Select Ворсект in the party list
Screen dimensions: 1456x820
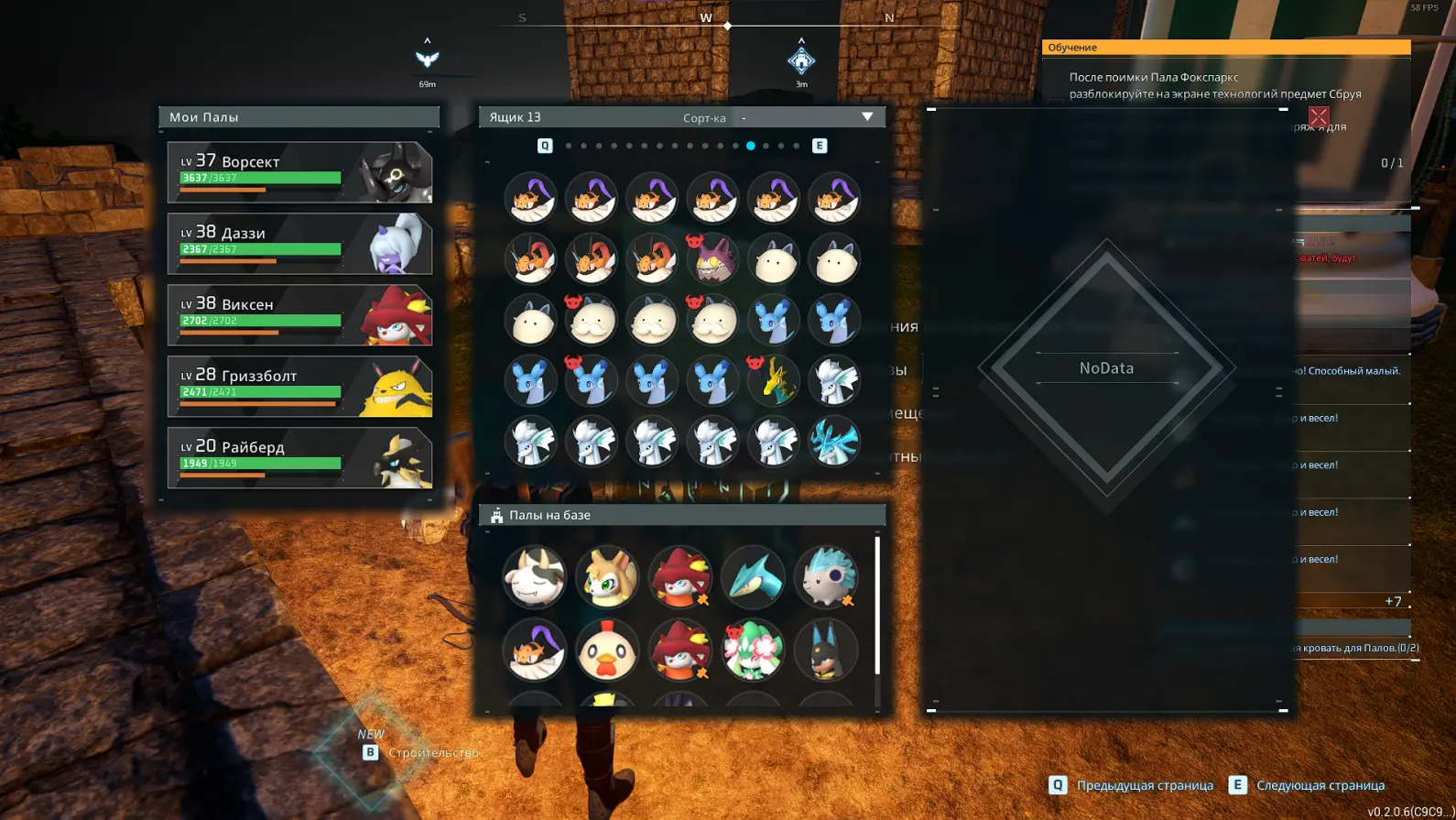299,172
